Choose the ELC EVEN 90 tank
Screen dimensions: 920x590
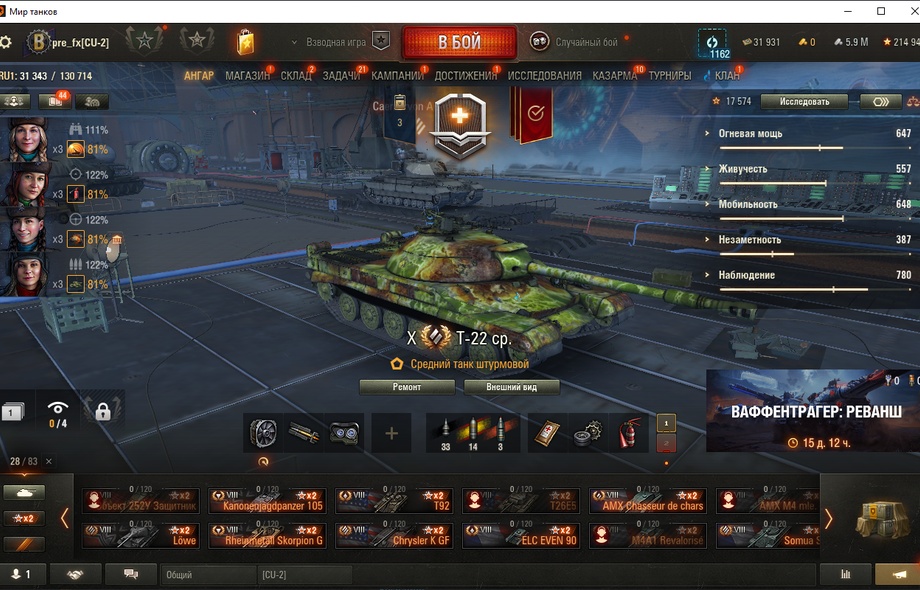pyautogui.click(x=523, y=536)
